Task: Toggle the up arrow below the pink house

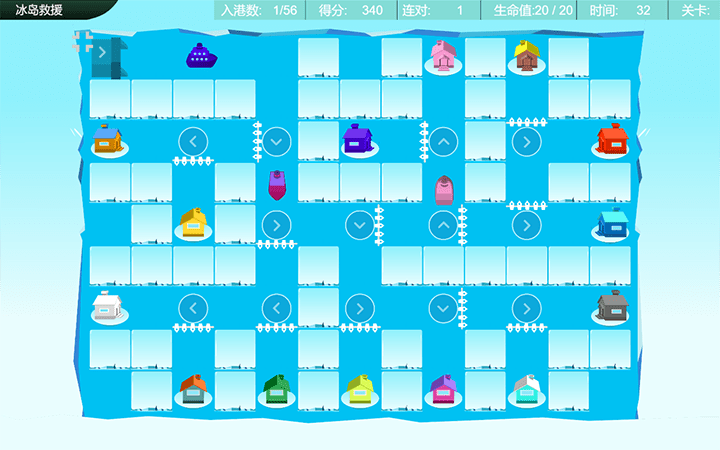Action: 443,141
